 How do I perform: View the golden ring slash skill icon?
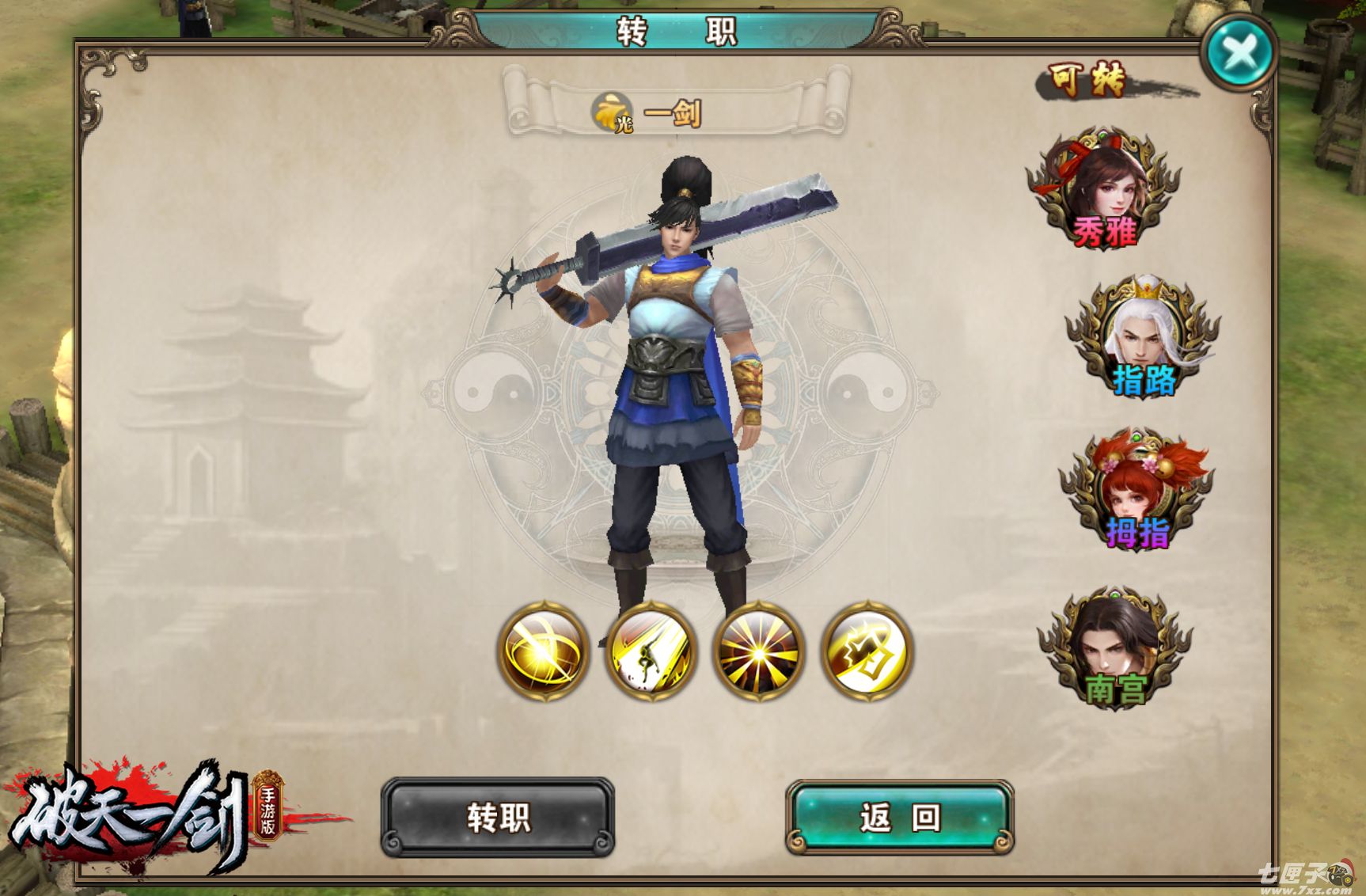tap(543, 651)
